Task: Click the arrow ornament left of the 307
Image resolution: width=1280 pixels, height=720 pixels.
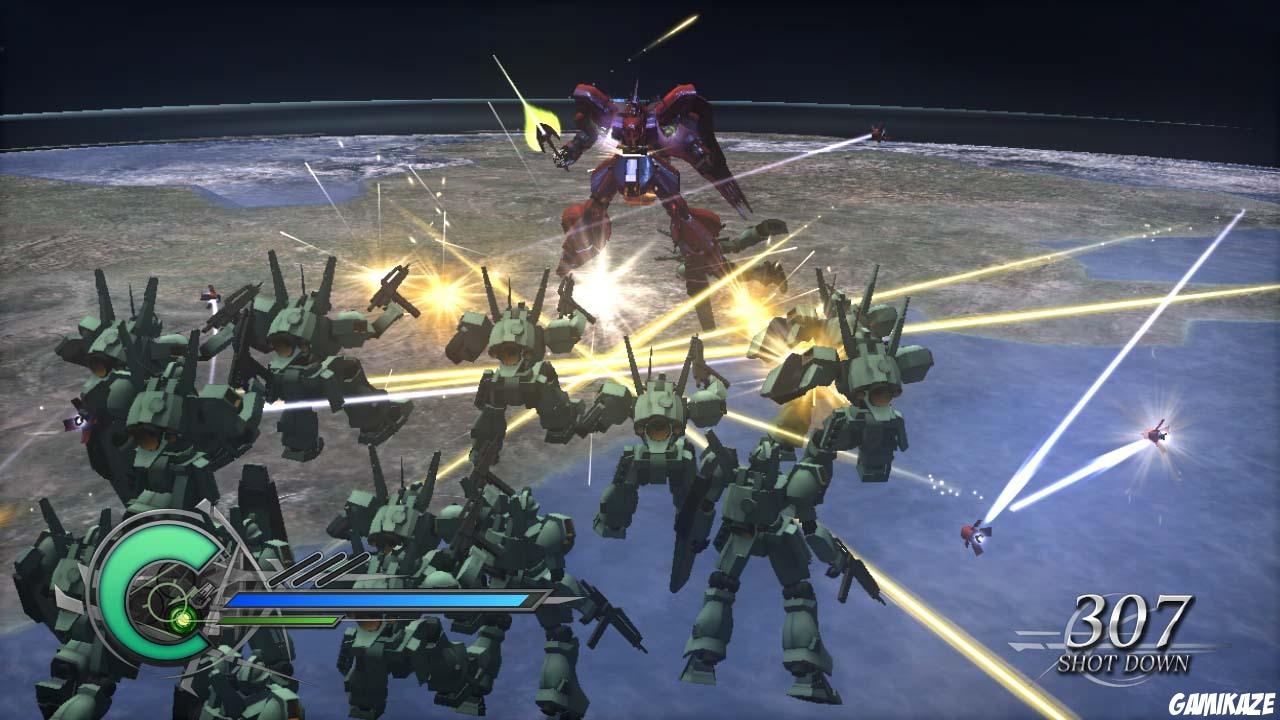Action: [x=1033, y=641]
